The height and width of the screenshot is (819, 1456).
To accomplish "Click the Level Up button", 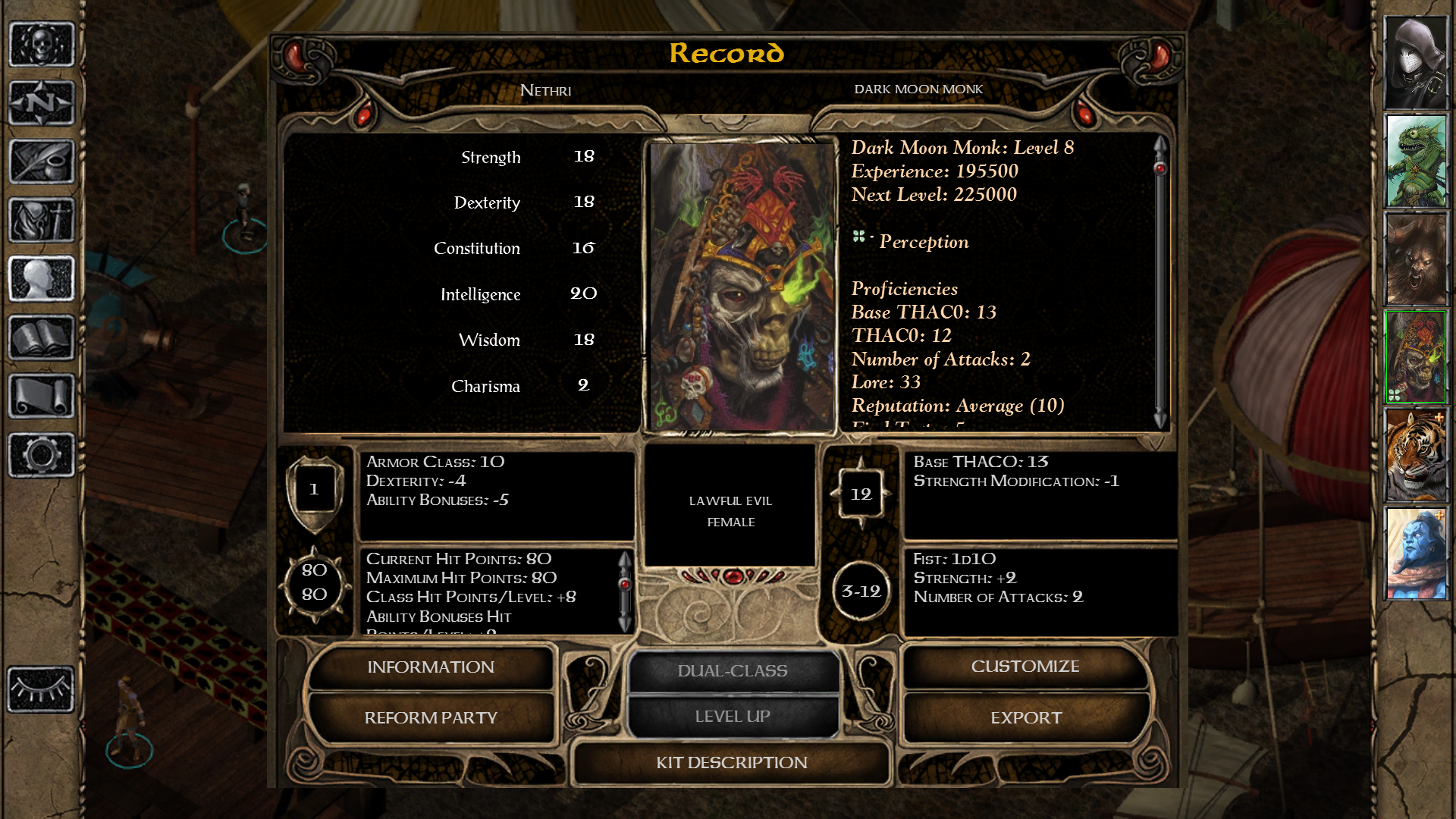I will (733, 717).
